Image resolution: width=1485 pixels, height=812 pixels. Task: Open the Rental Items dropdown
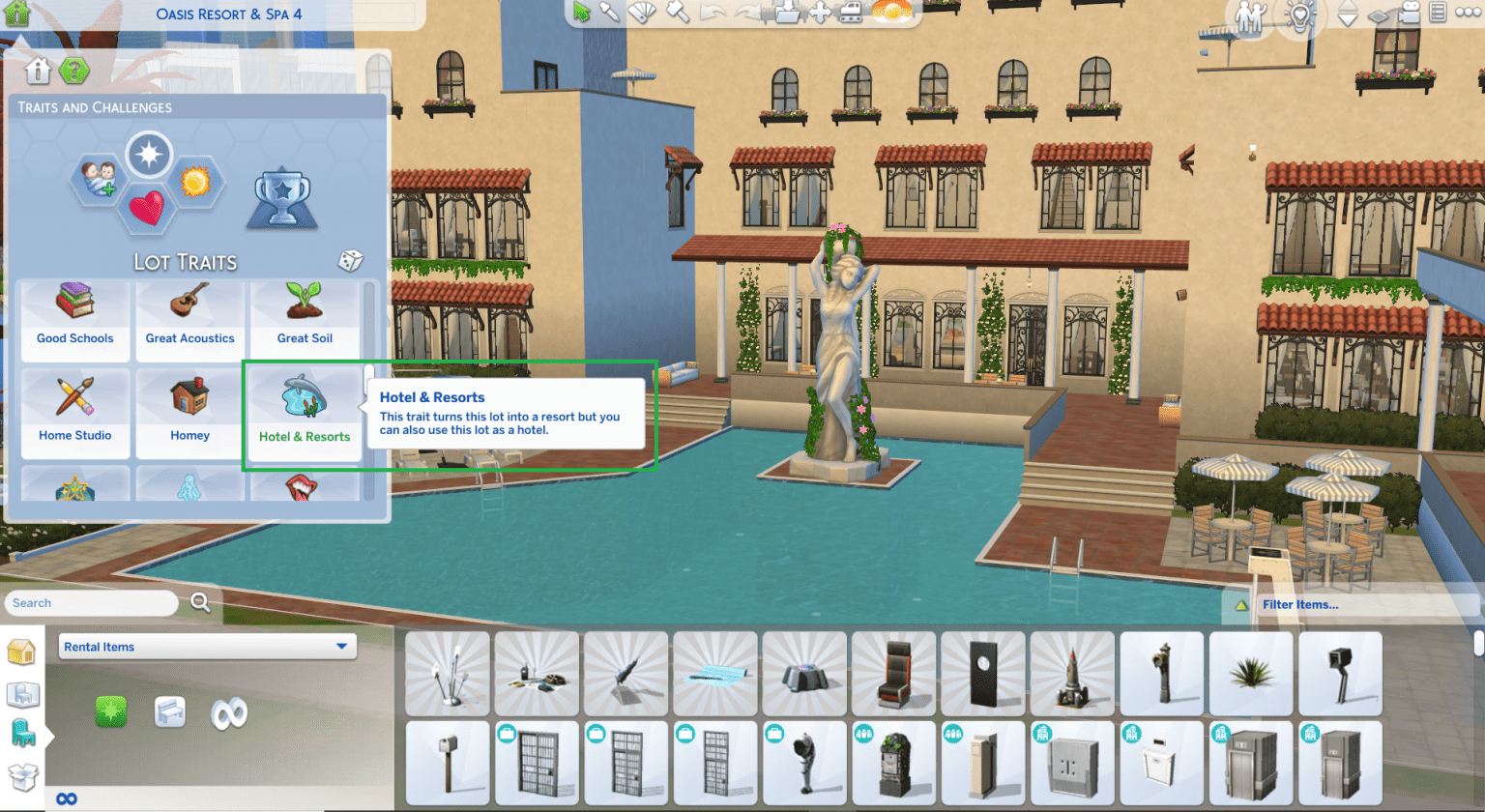[207, 646]
